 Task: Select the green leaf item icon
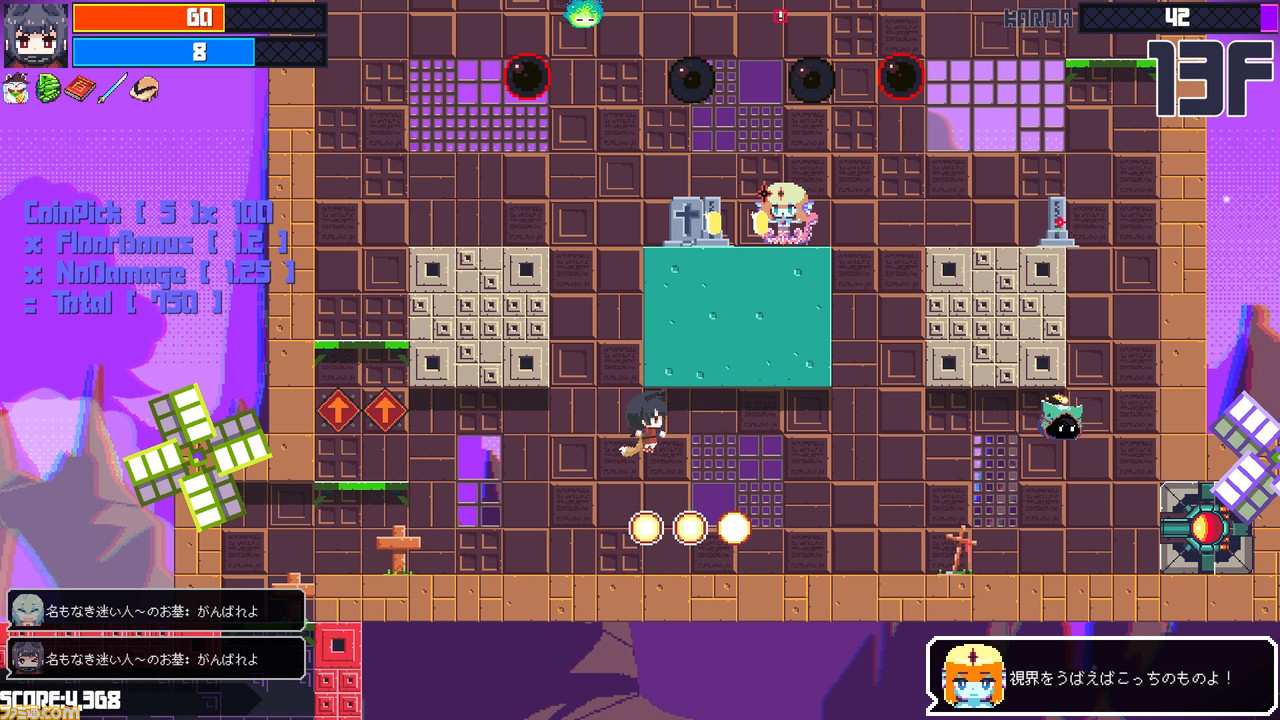pyautogui.click(x=48, y=89)
